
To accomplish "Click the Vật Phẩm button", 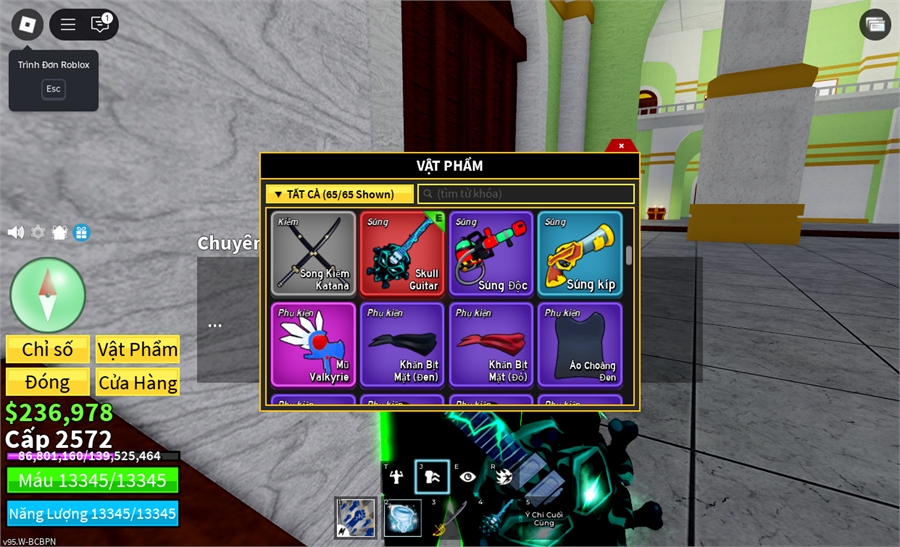I will pos(138,349).
